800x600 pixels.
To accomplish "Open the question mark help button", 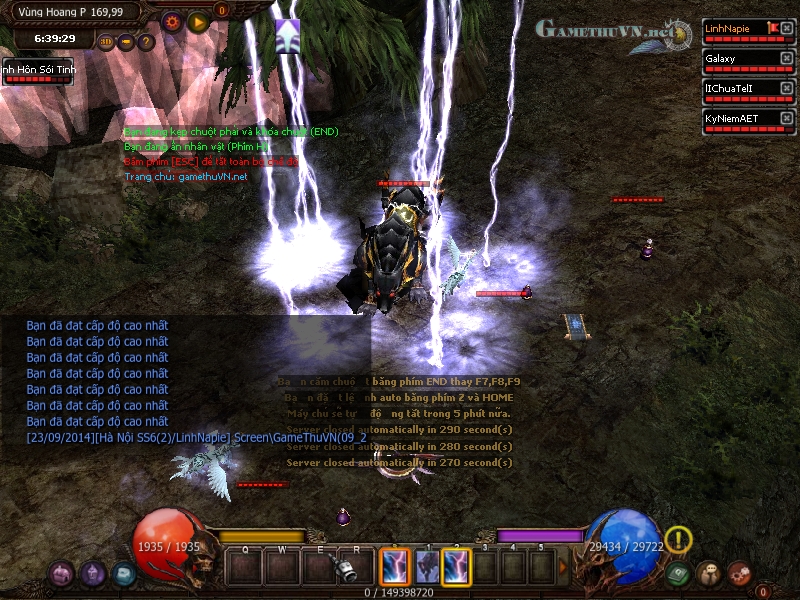I will coord(147,42).
